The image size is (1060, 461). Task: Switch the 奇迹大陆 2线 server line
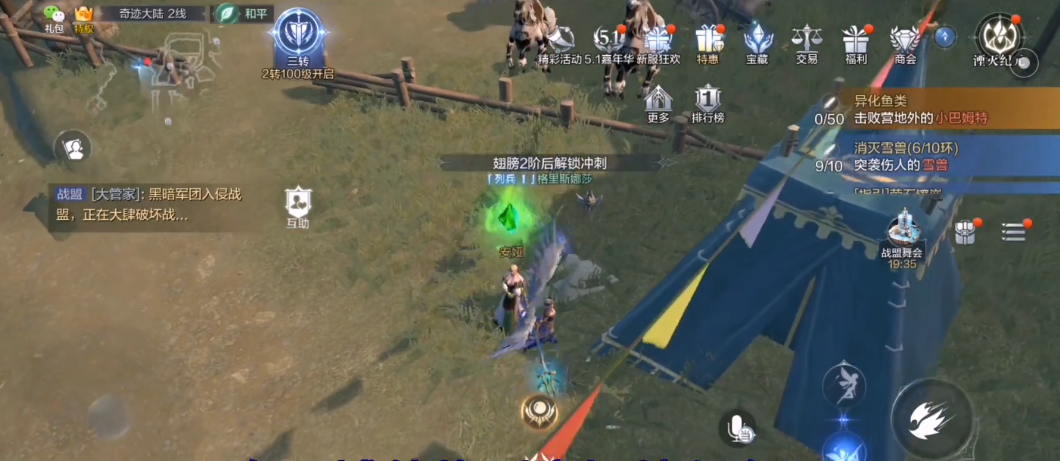coord(152,14)
